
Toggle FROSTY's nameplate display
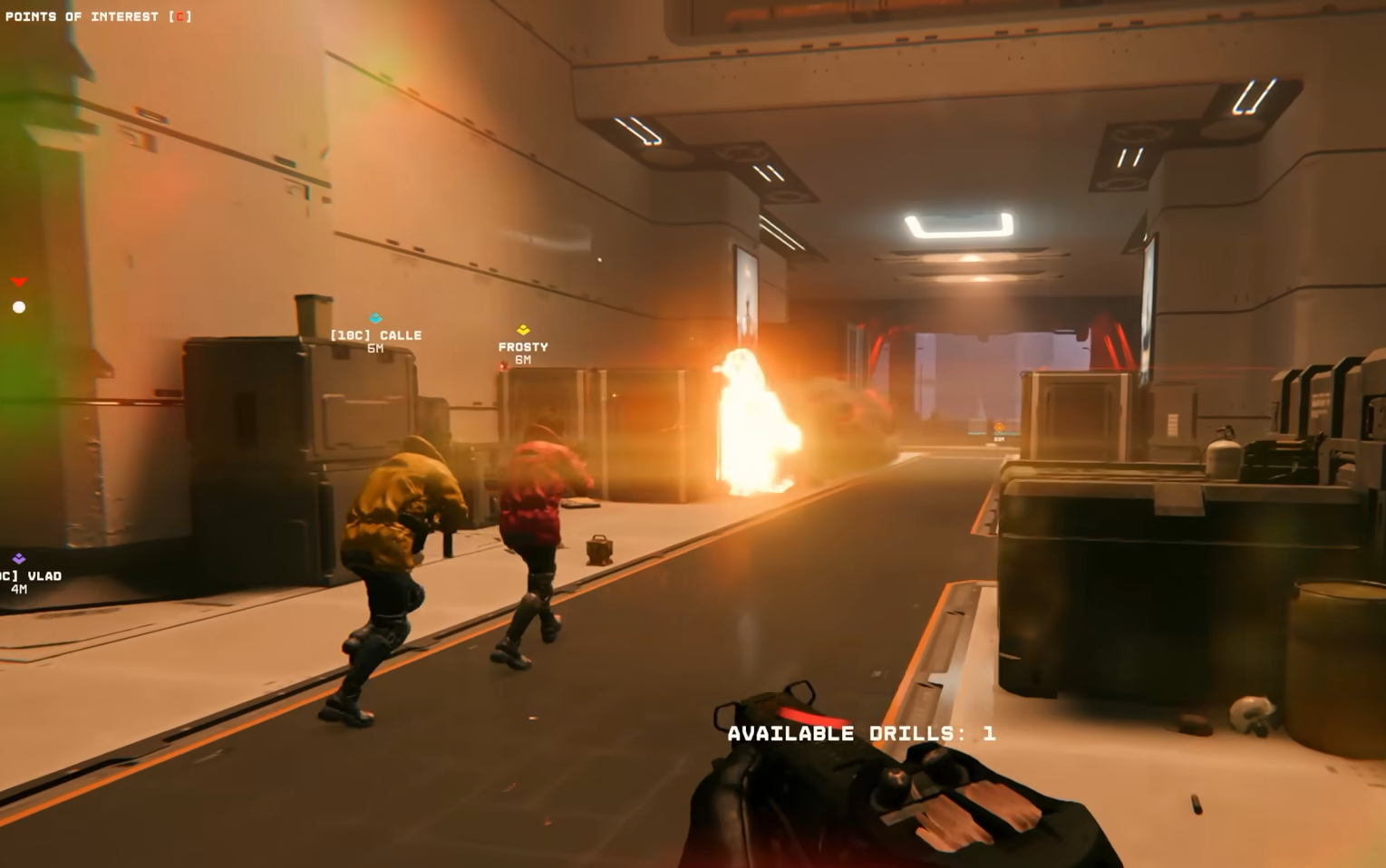[523, 346]
